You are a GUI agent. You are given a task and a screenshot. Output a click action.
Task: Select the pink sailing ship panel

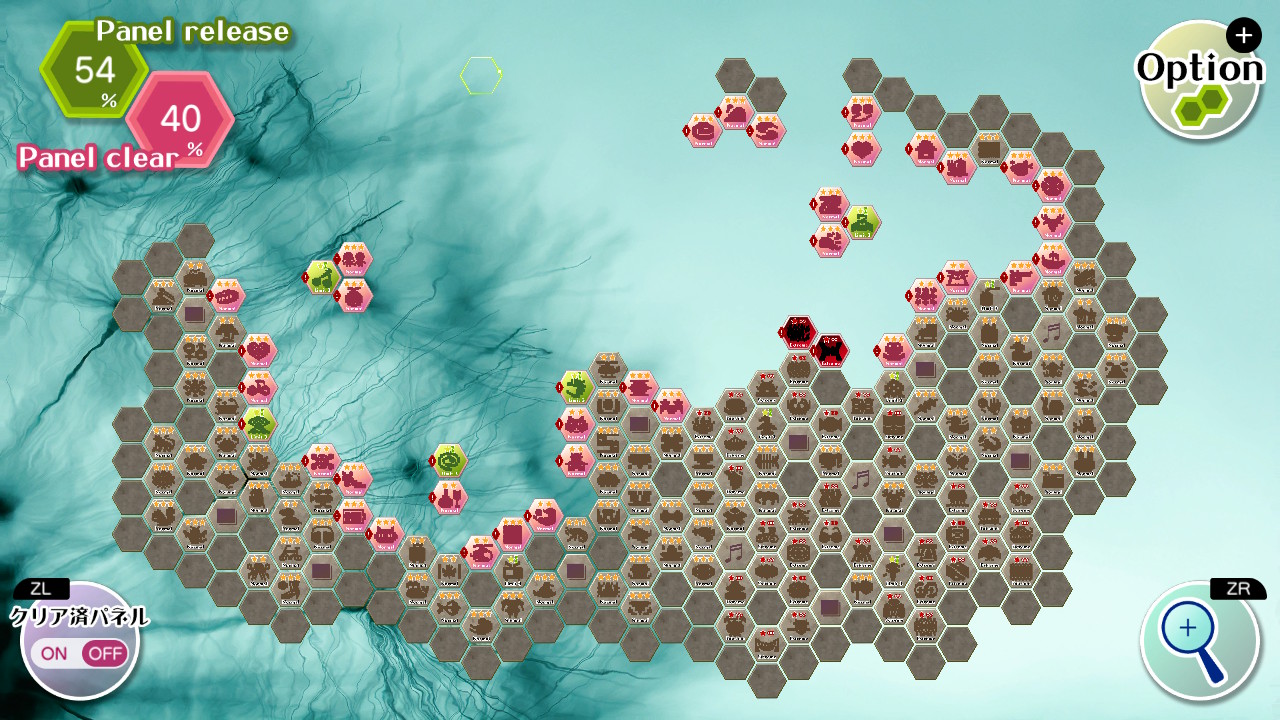(x=1052, y=258)
